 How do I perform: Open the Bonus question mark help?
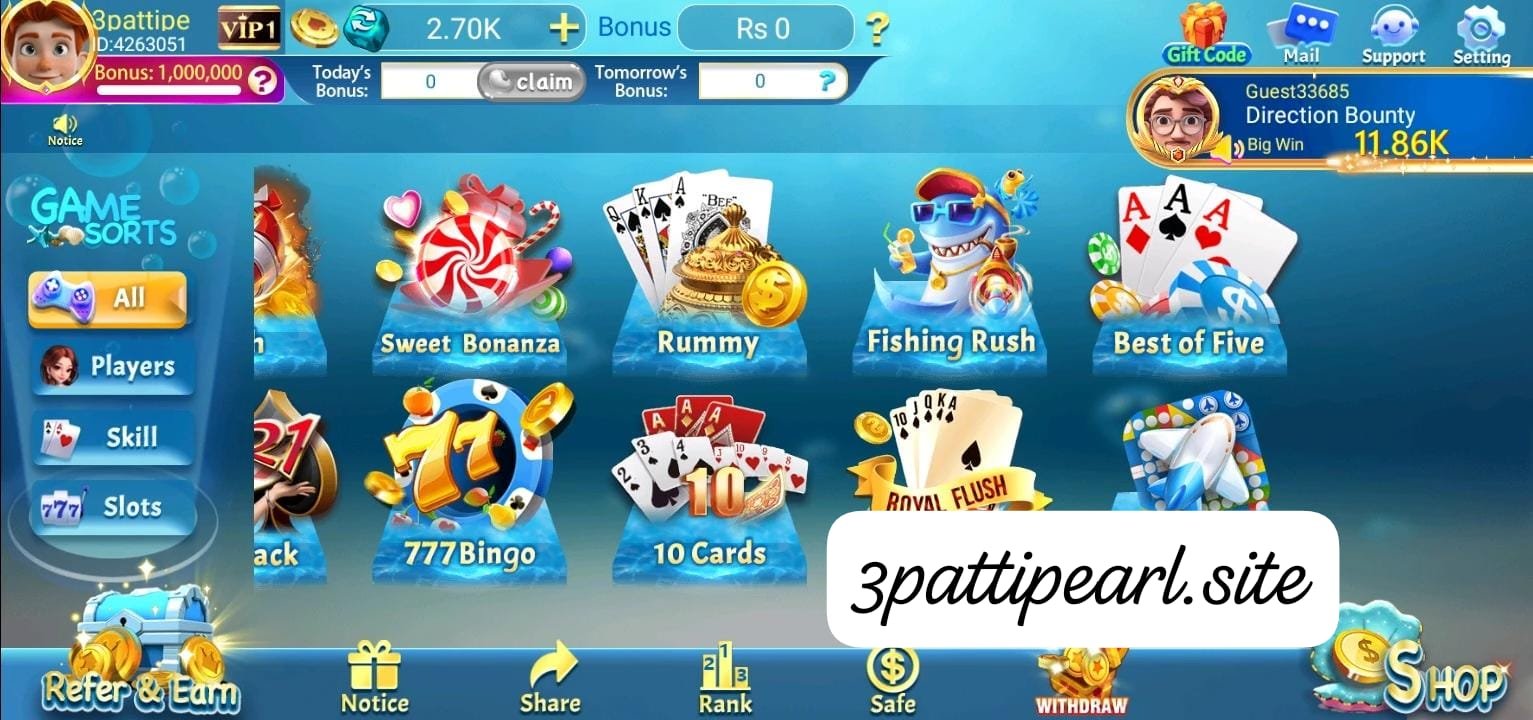point(877,30)
